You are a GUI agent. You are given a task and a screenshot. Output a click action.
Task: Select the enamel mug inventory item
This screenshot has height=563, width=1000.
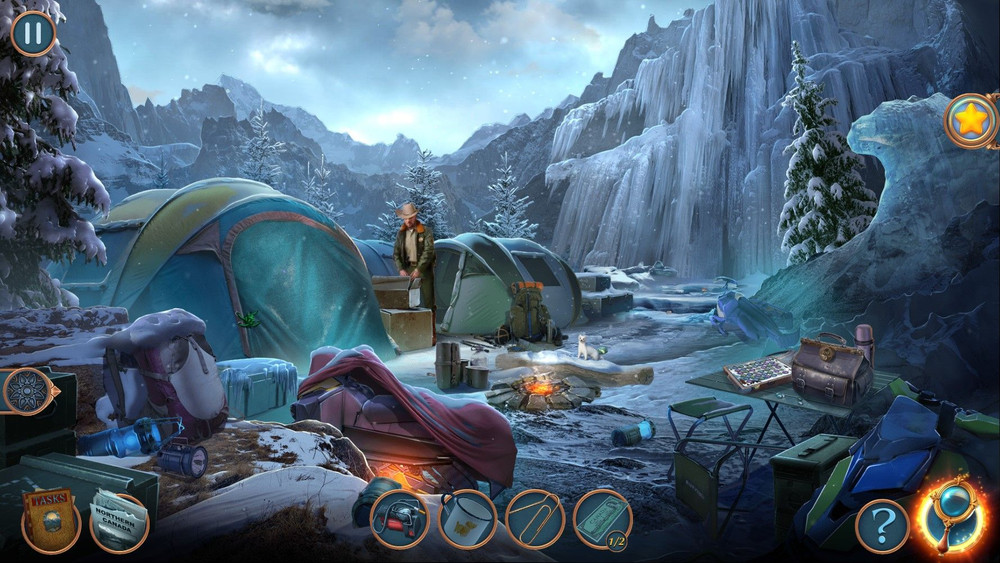click(467, 520)
